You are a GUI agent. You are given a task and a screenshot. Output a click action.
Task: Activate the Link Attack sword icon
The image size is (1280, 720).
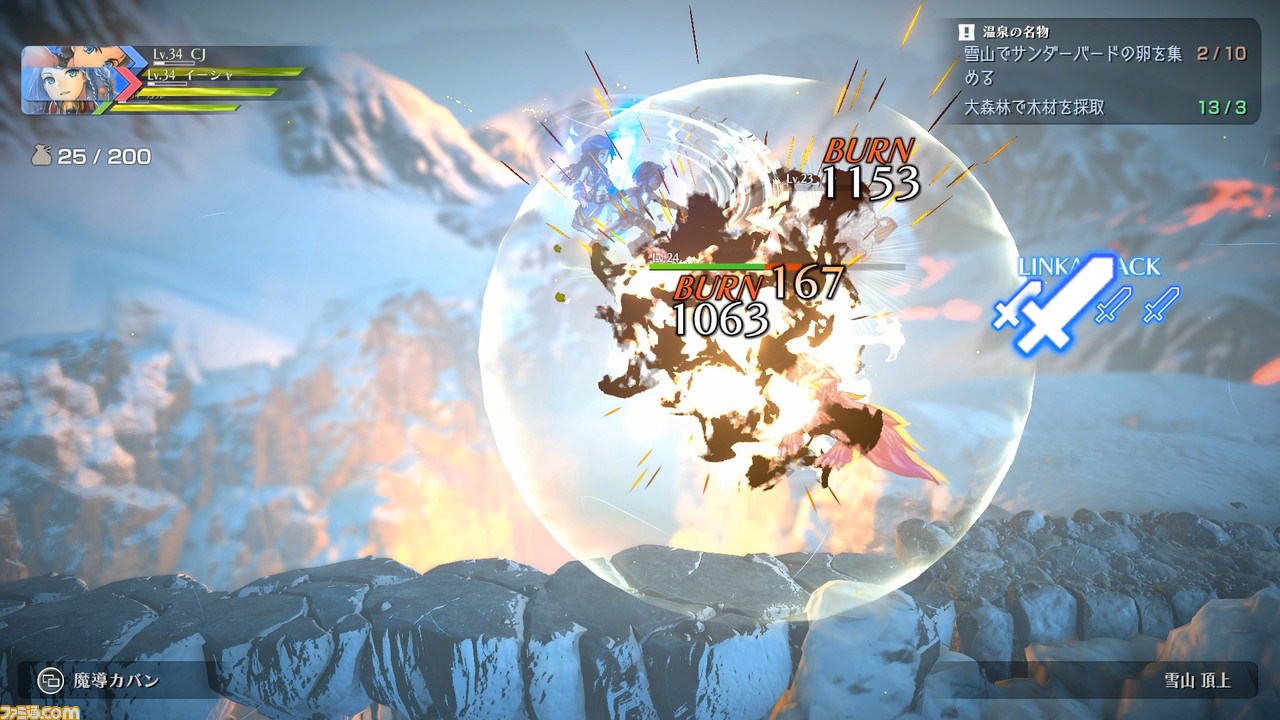point(1062,304)
